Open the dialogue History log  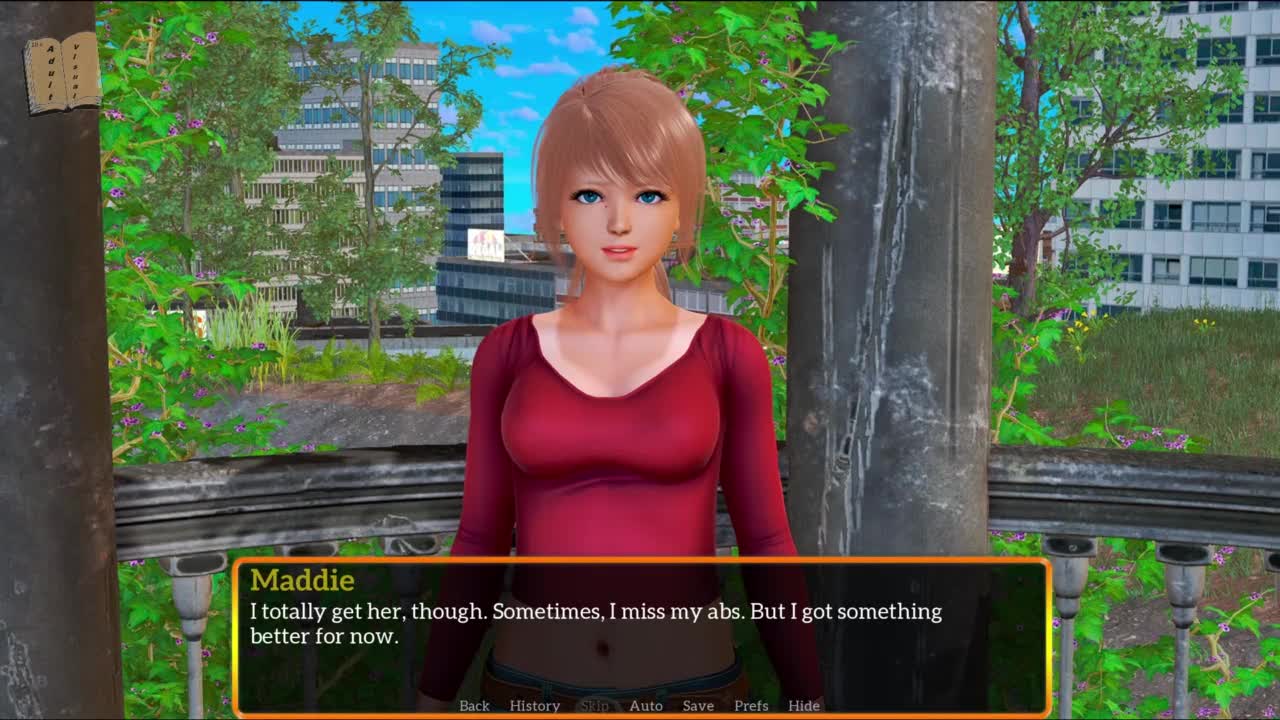[535, 705]
